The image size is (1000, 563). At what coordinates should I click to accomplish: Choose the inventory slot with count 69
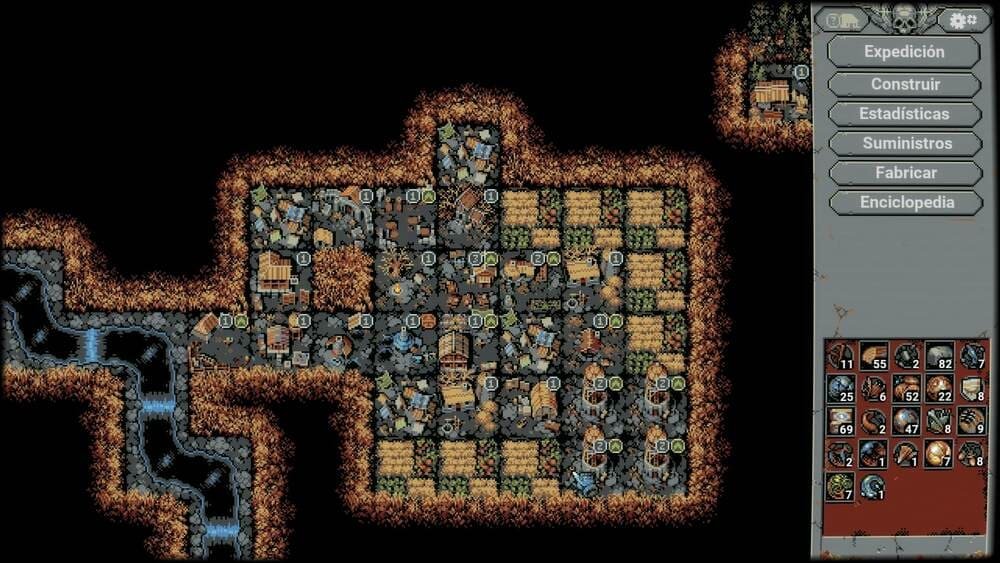coord(841,421)
